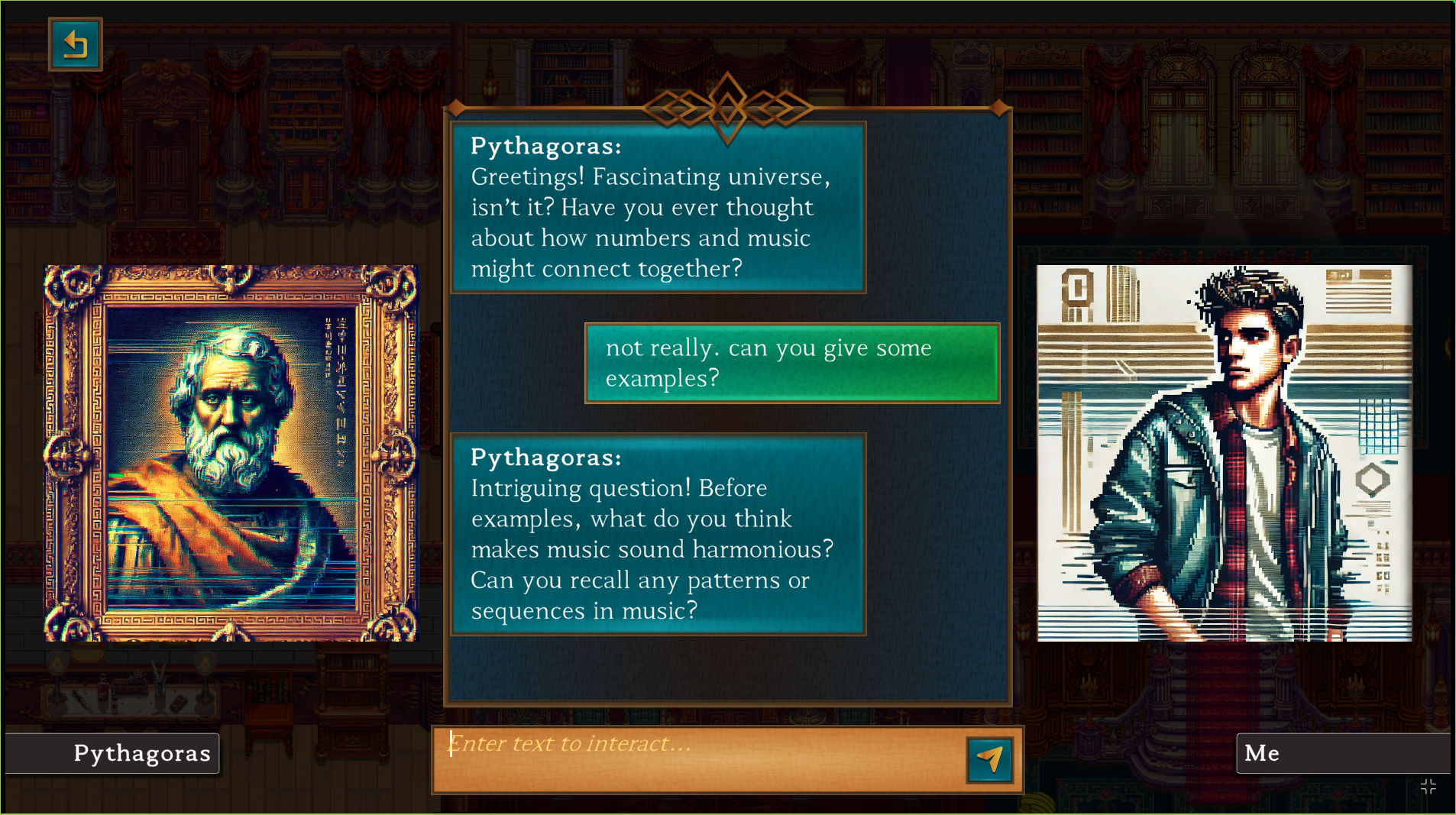Select the golden return icon in top-left frame
The width and height of the screenshot is (1456, 815).
pyautogui.click(x=76, y=44)
